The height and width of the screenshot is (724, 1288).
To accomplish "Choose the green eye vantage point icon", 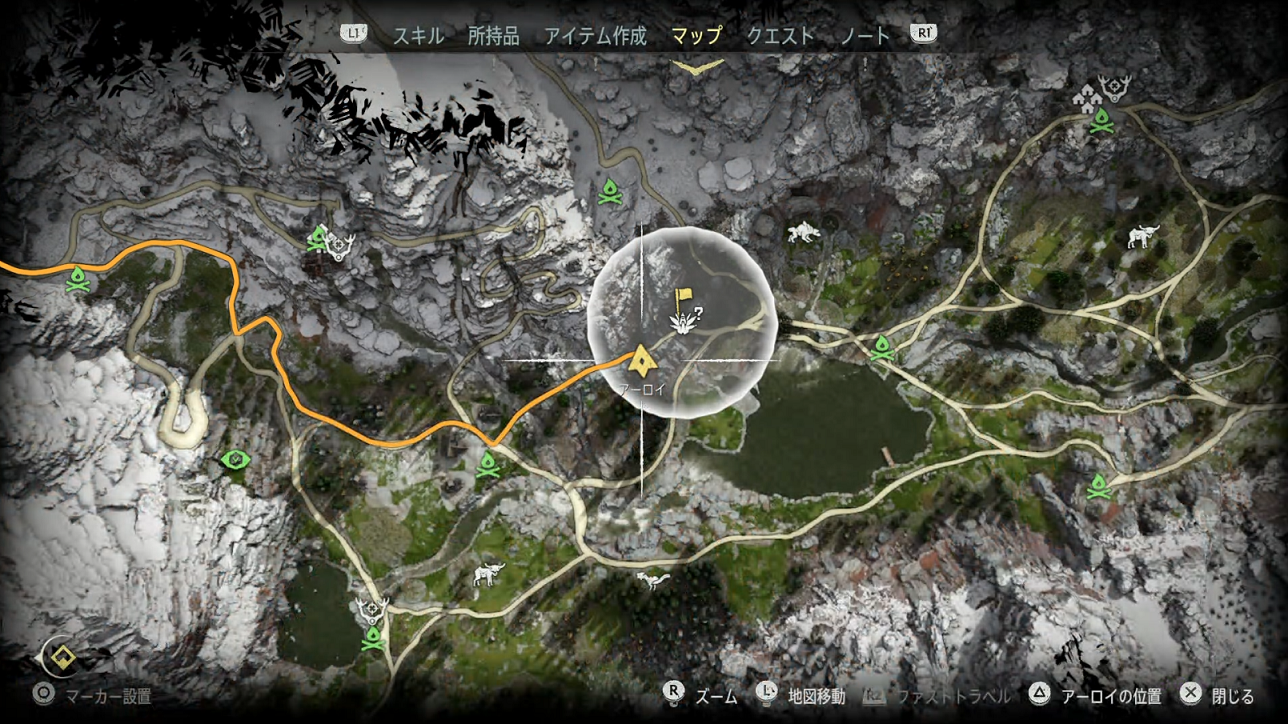I will 234,460.
